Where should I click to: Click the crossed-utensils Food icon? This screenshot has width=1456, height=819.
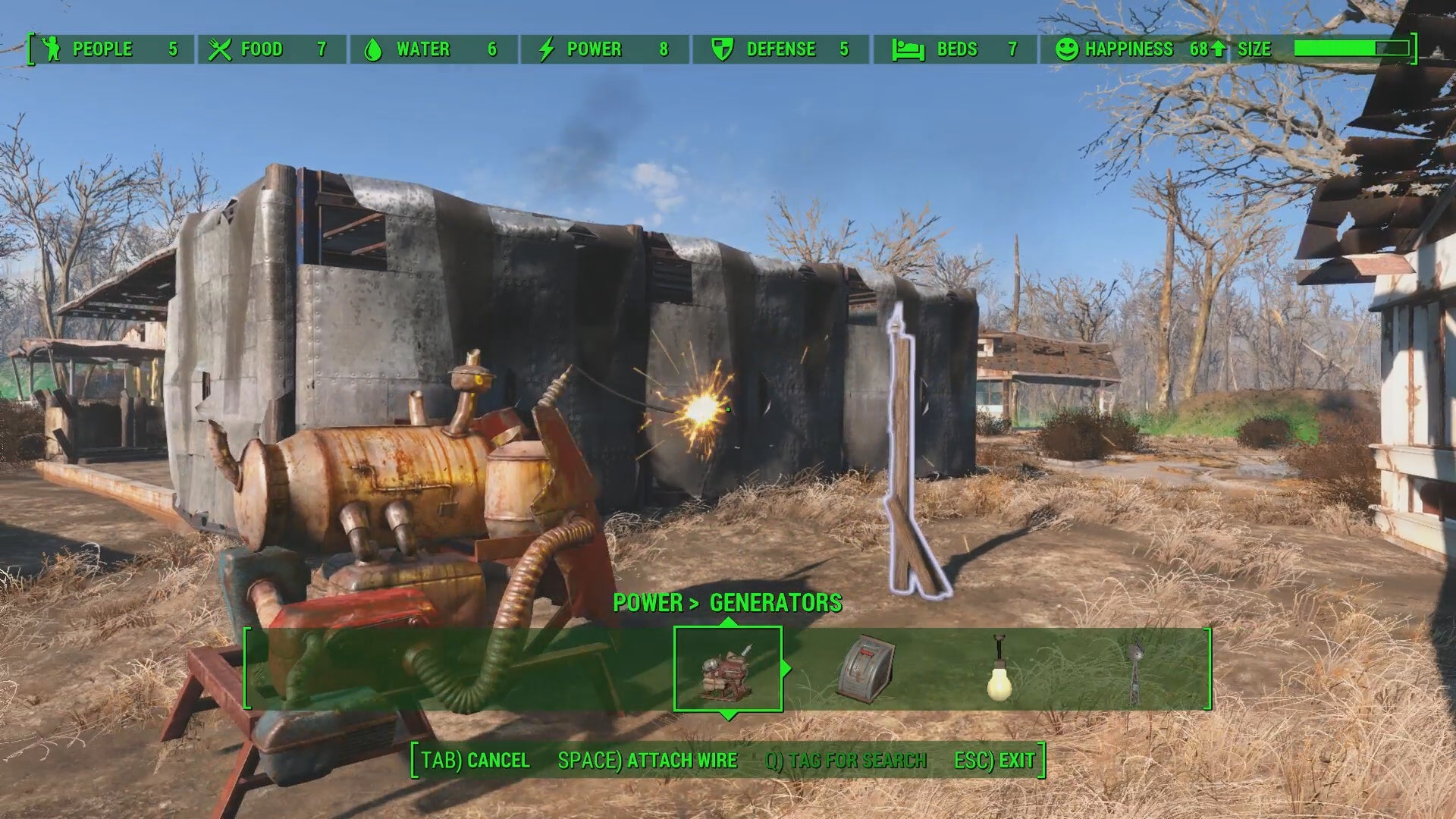pos(221,49)
